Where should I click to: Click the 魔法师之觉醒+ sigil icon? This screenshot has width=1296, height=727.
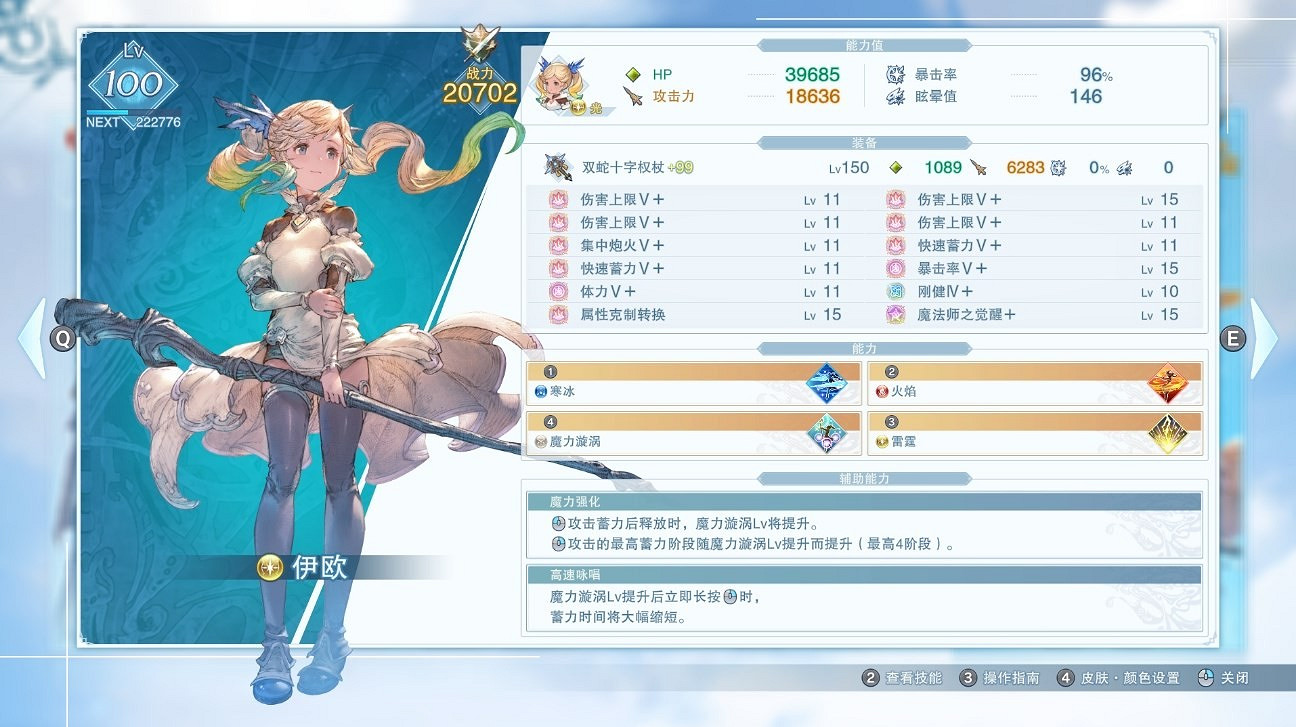coord(893,314)
